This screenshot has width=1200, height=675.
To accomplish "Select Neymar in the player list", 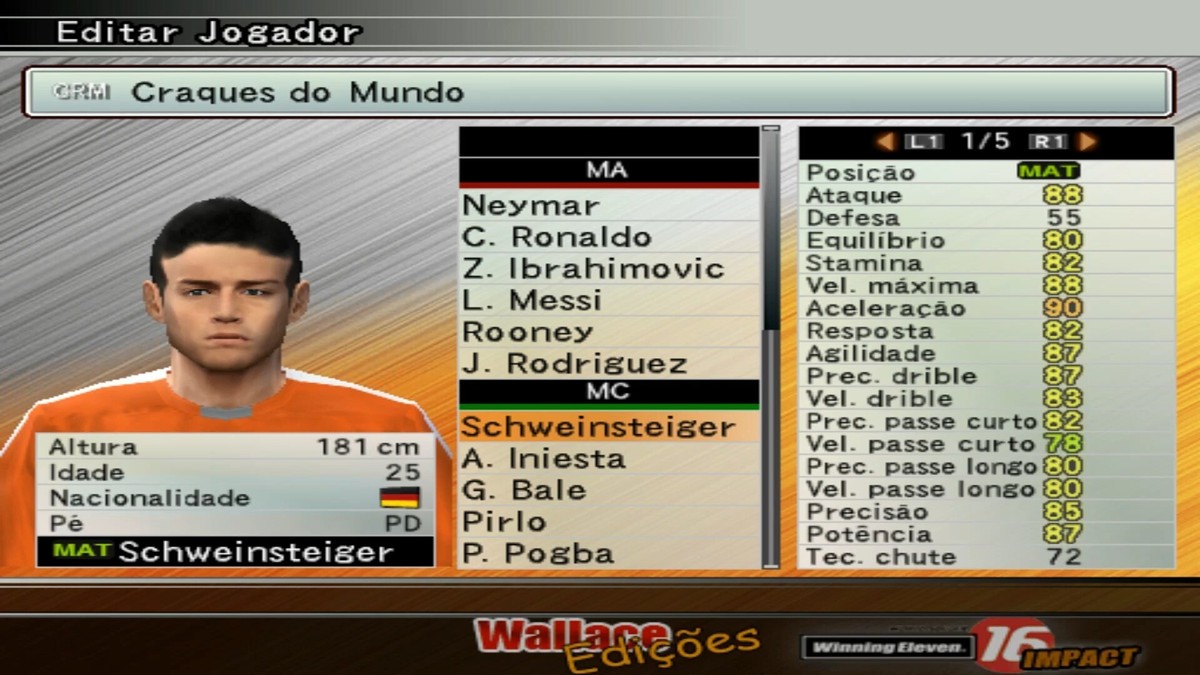I will pyautogui.click(x=608, y=206).
